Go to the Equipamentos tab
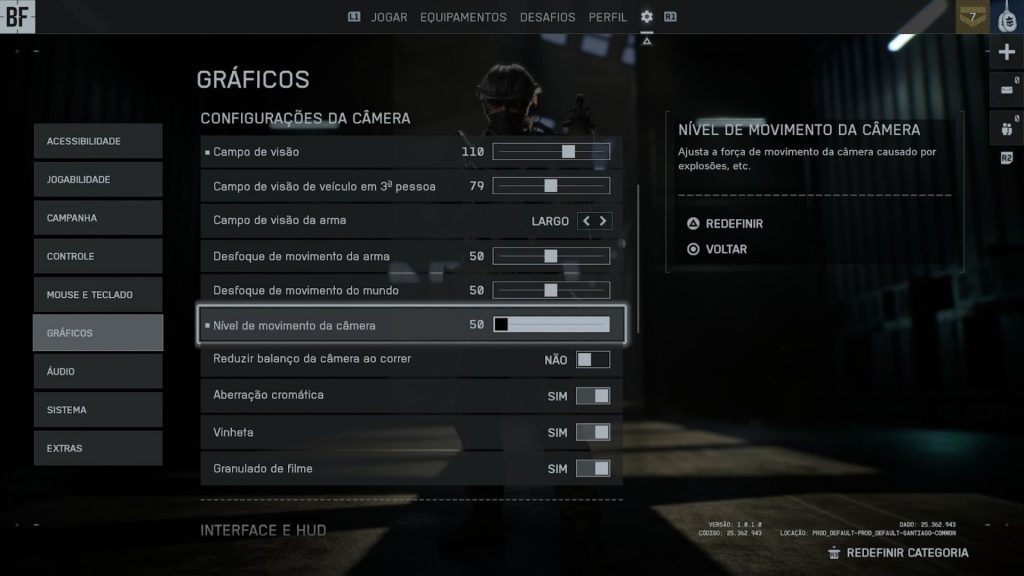 [x=463, y=17]
